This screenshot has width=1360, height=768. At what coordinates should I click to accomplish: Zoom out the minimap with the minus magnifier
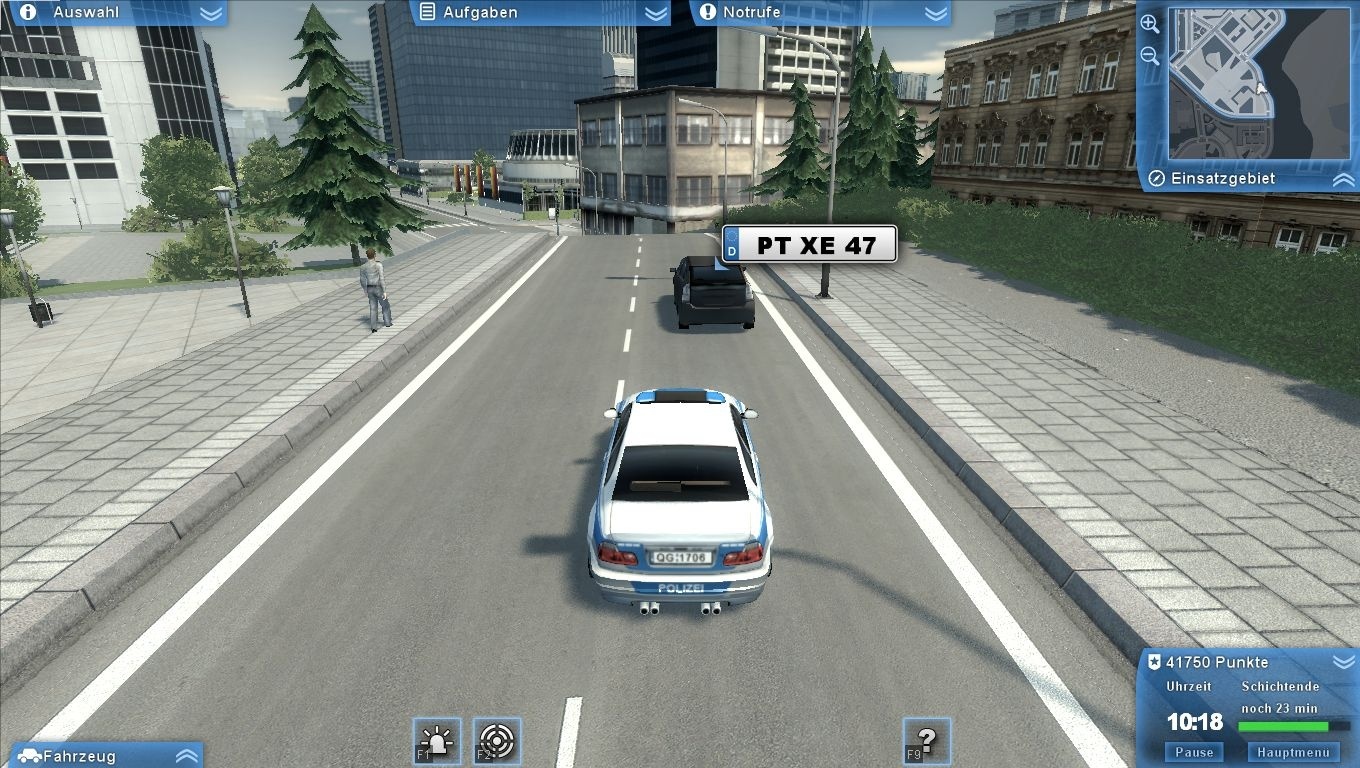(x=1150, y=55)
